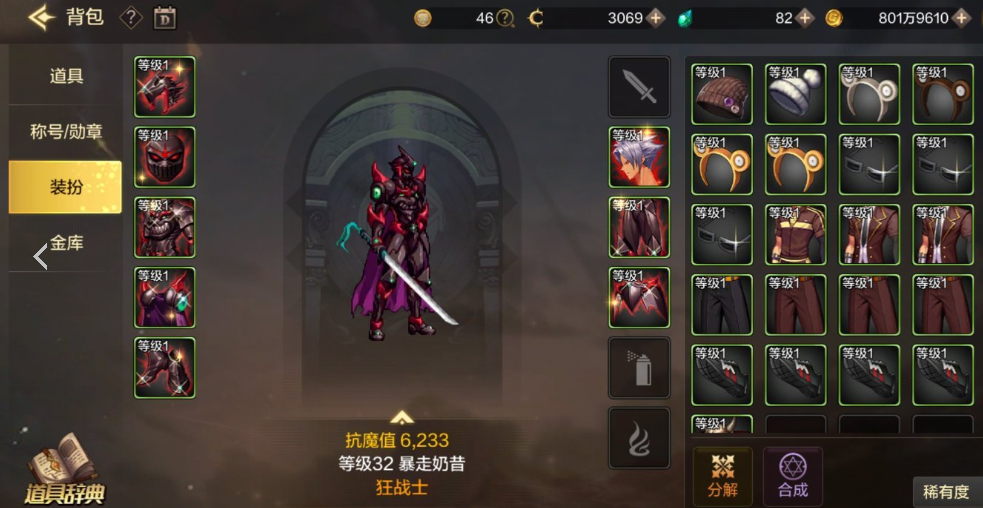The height and width of the screenshot is (508, 983).
Task: Expand the character stats arrow above 抗魔值
Action: 402,417
